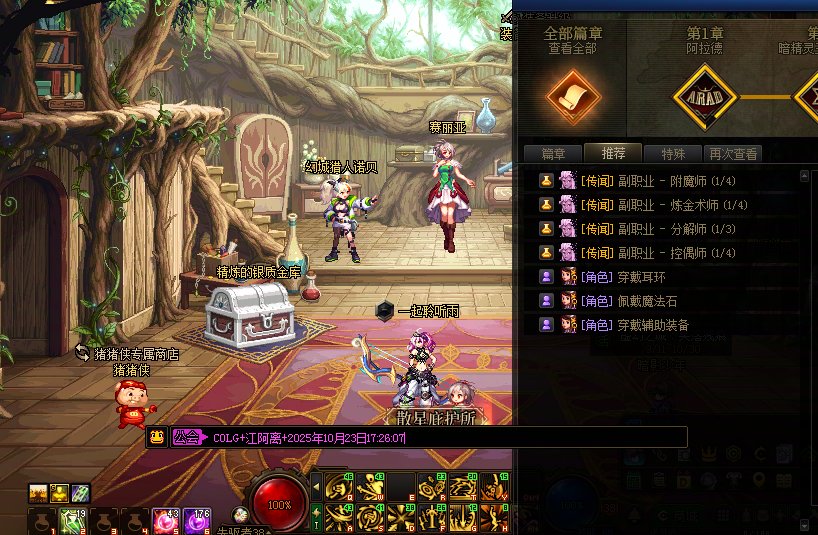Switch to the 再次查看 tab
This screenshot has width=818, height=535.
coord(732,153)
